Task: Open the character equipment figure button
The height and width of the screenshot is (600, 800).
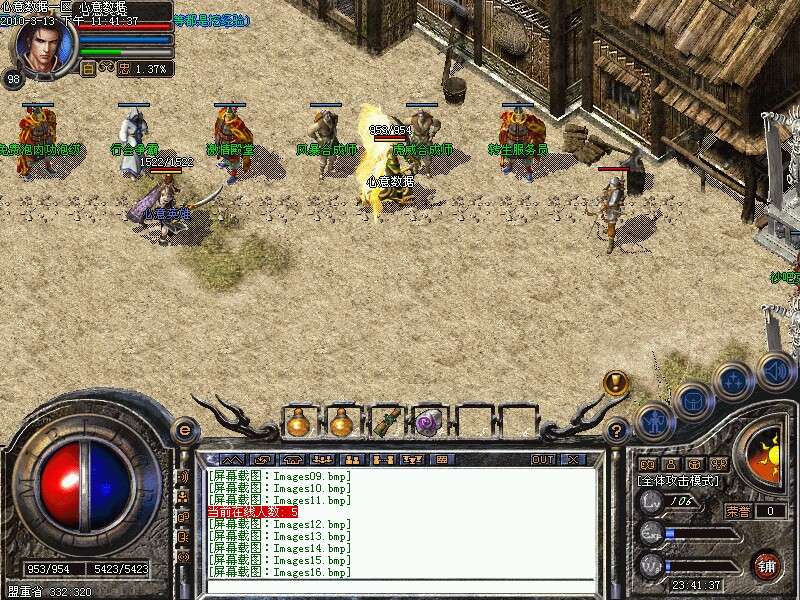Action: point(653,419)
